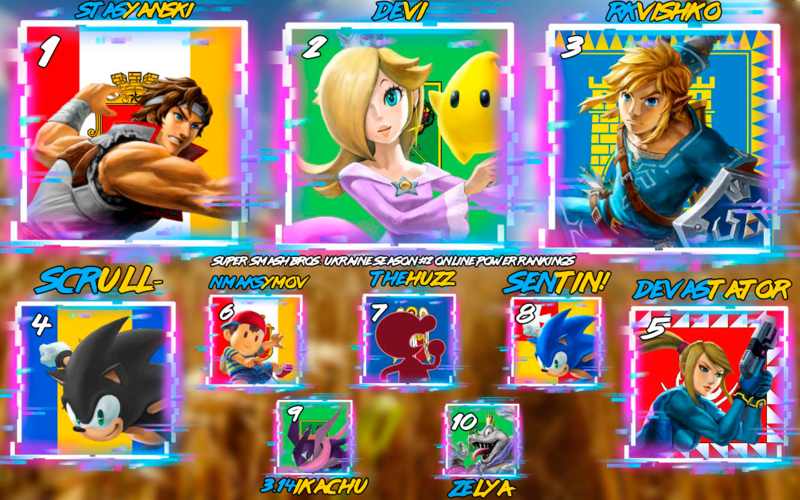Open the rank 9 Greninja card
Viewport: 800px width, 500px height.
[315, 437]
